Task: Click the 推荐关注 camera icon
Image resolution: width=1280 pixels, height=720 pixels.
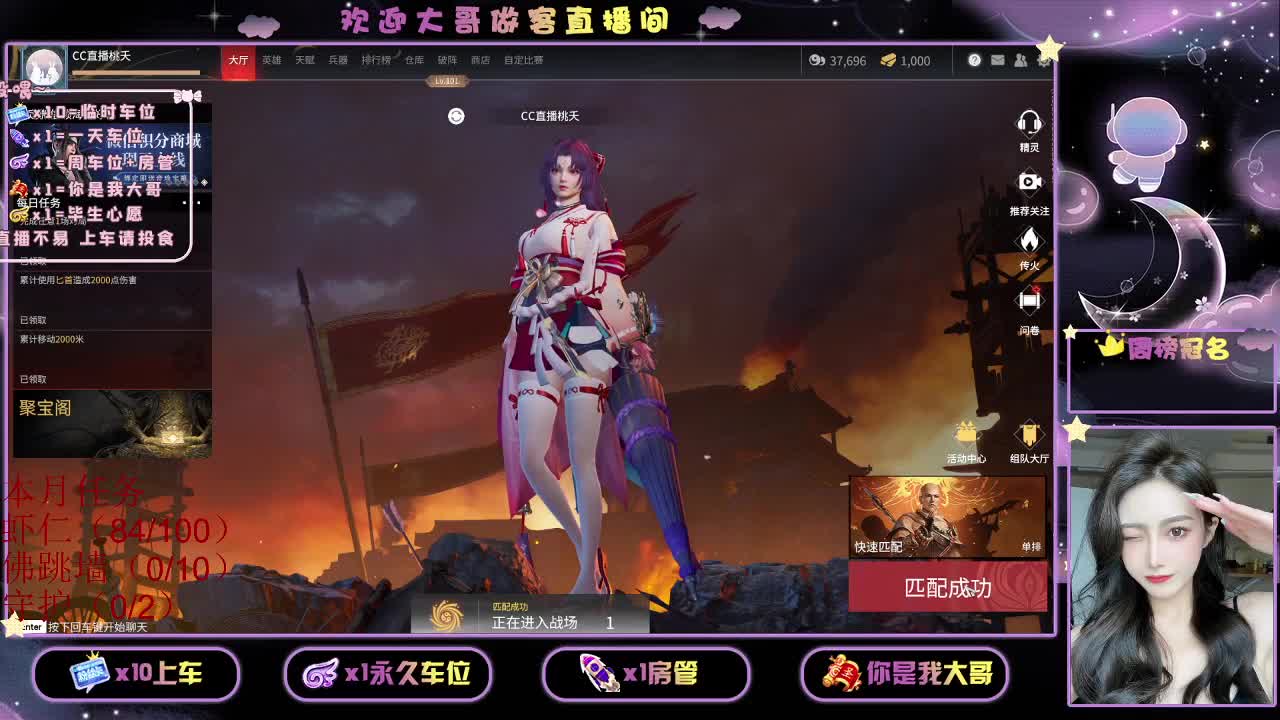Action: 1029,181
